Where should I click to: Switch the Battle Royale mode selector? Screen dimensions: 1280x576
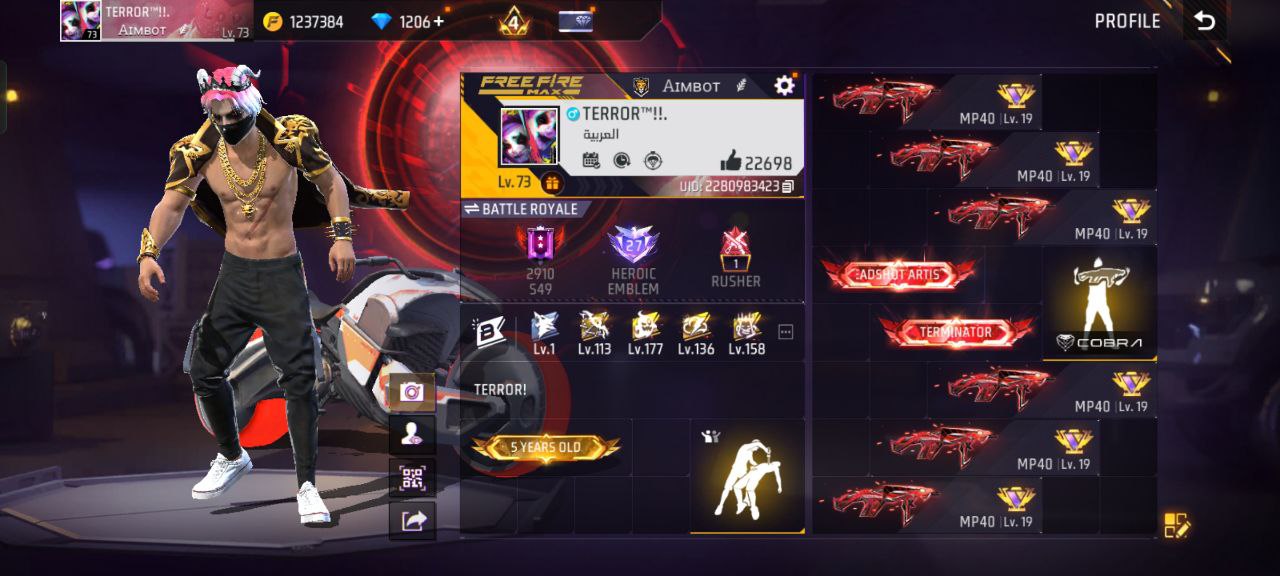point(521,209)
